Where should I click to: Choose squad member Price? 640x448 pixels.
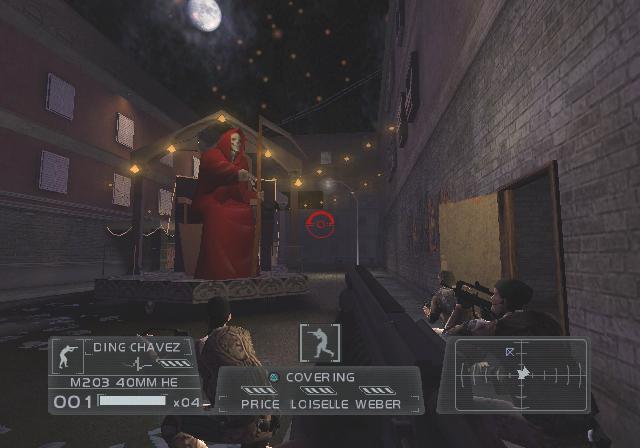coord(261,404)
